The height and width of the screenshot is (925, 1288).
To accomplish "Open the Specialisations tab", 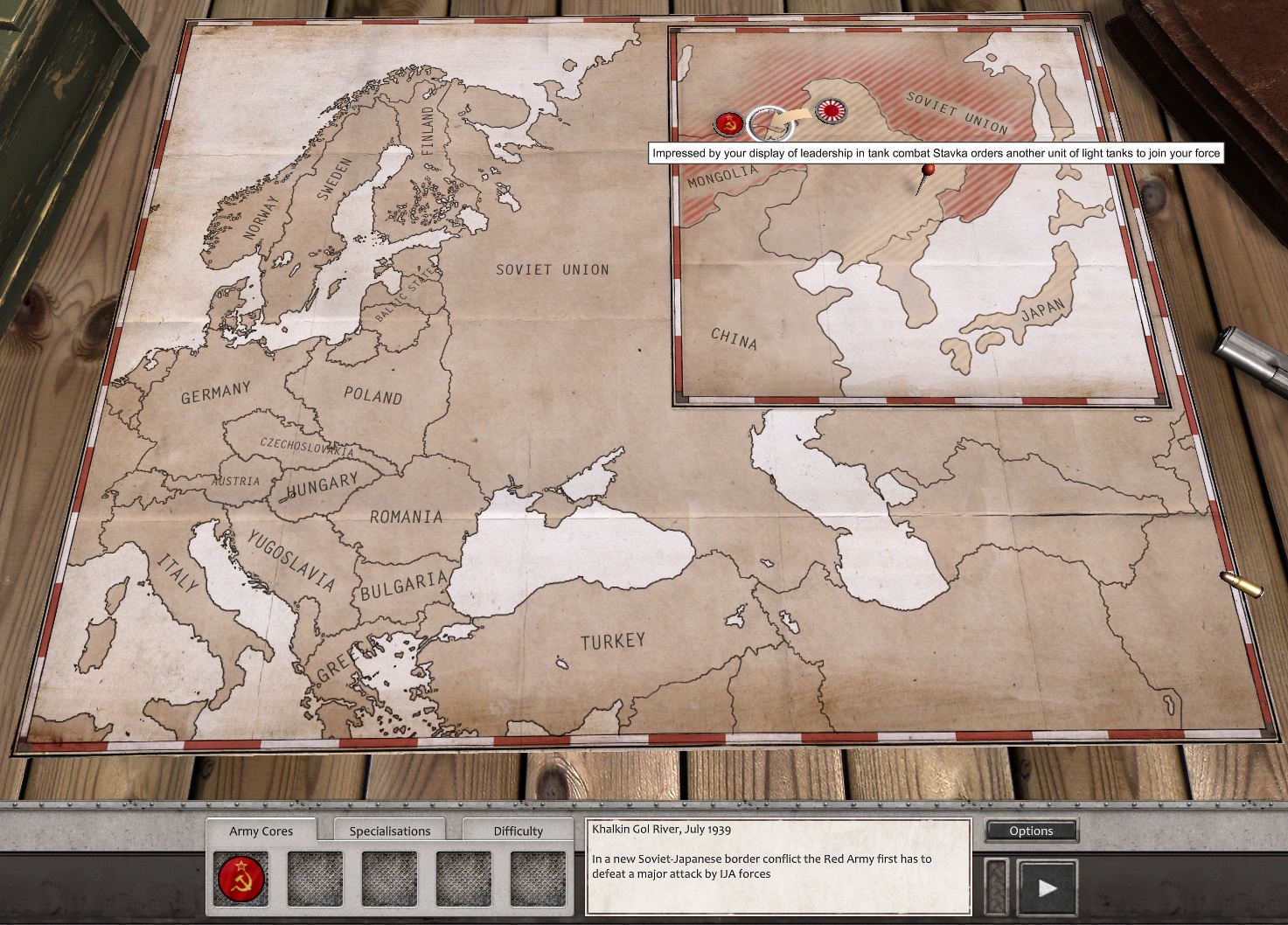I will [x=389, y=831].
